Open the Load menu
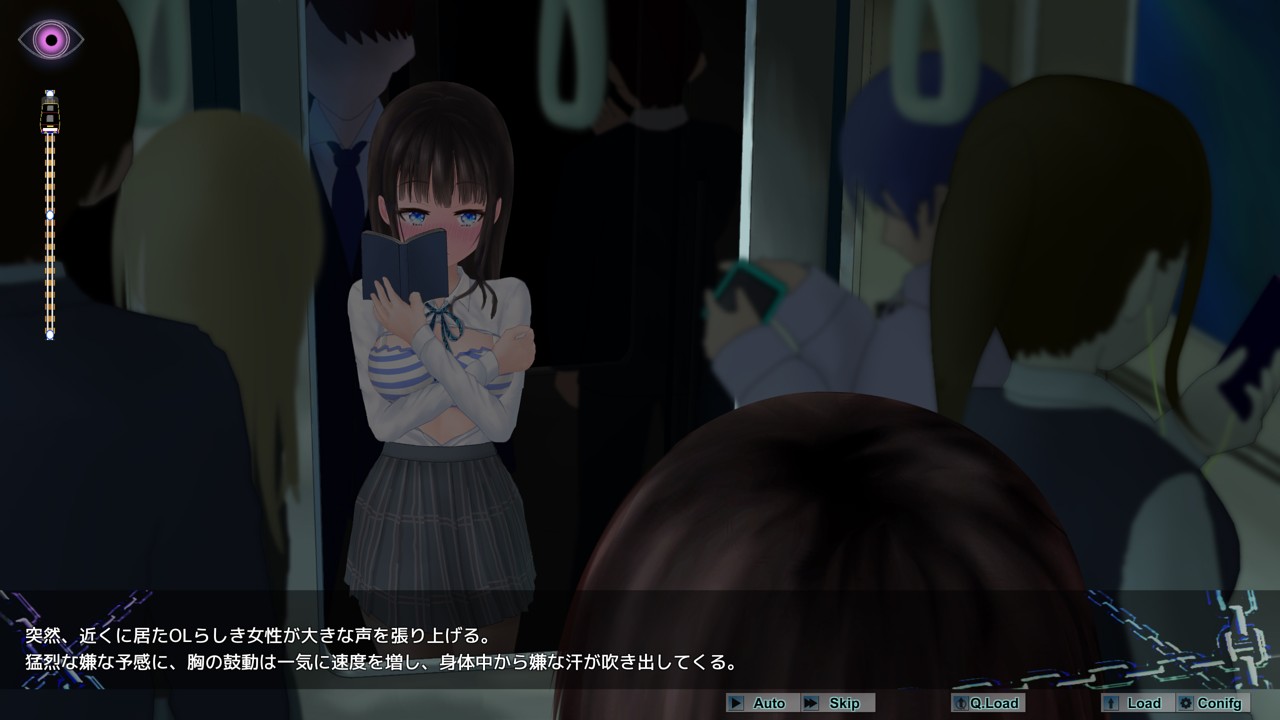 pyautogui.click(x=1135, y=703)
